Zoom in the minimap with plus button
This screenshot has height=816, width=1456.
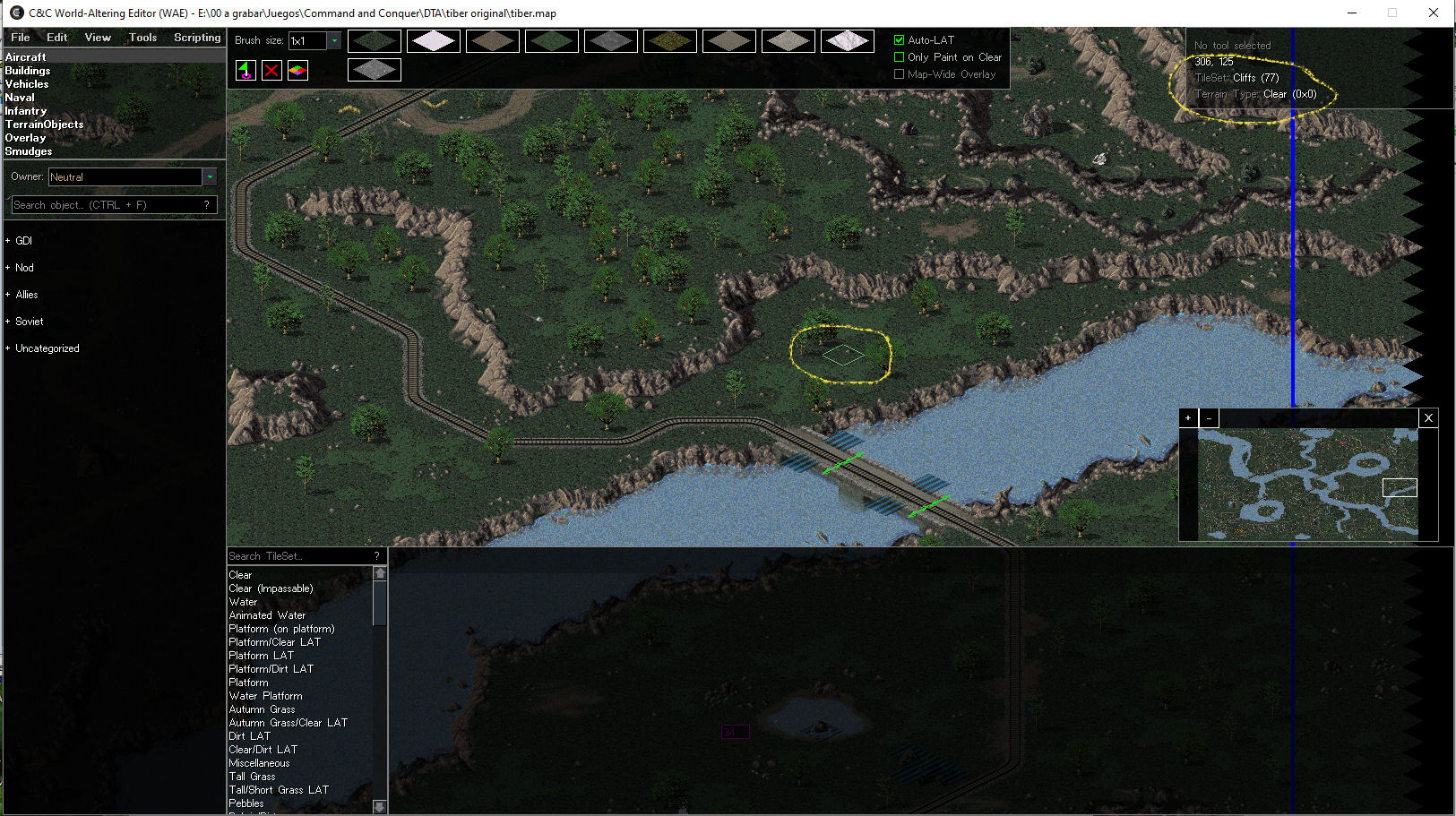[1188, 418]
